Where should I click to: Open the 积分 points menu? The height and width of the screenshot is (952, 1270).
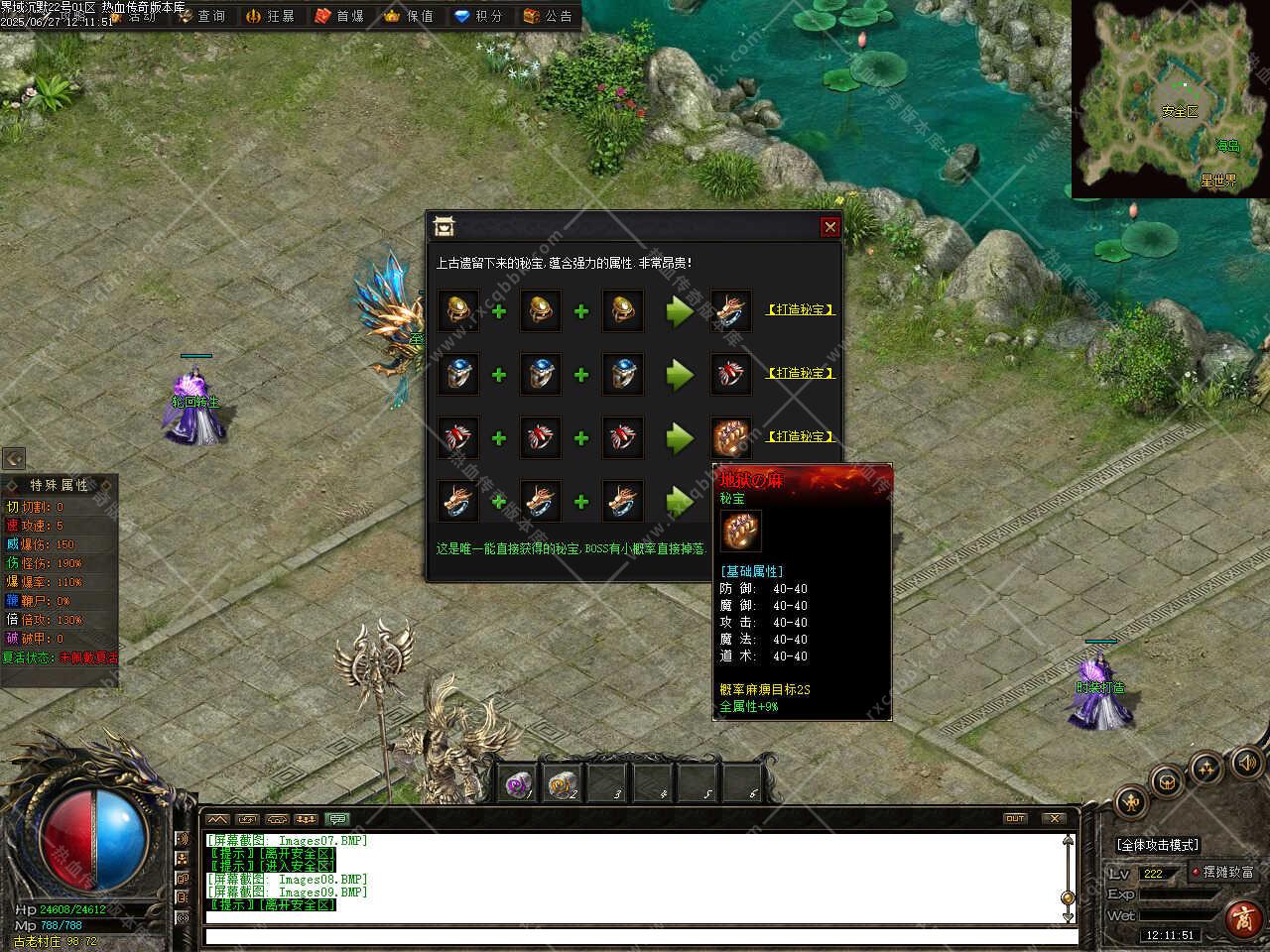pyautogui.click(x=478, y=16)
